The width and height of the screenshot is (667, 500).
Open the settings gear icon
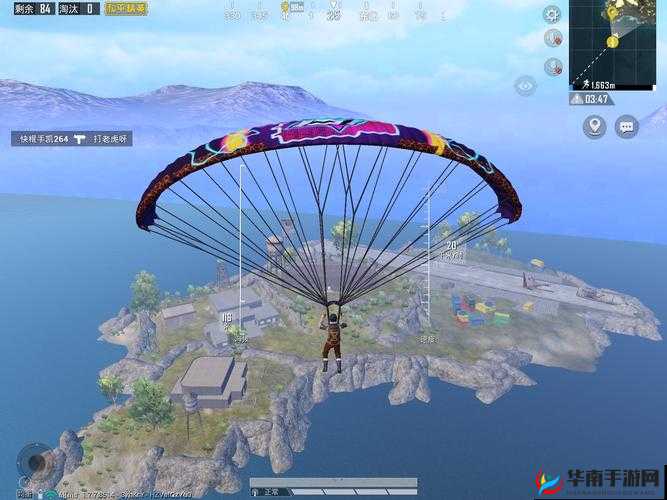tap(552, 14)
